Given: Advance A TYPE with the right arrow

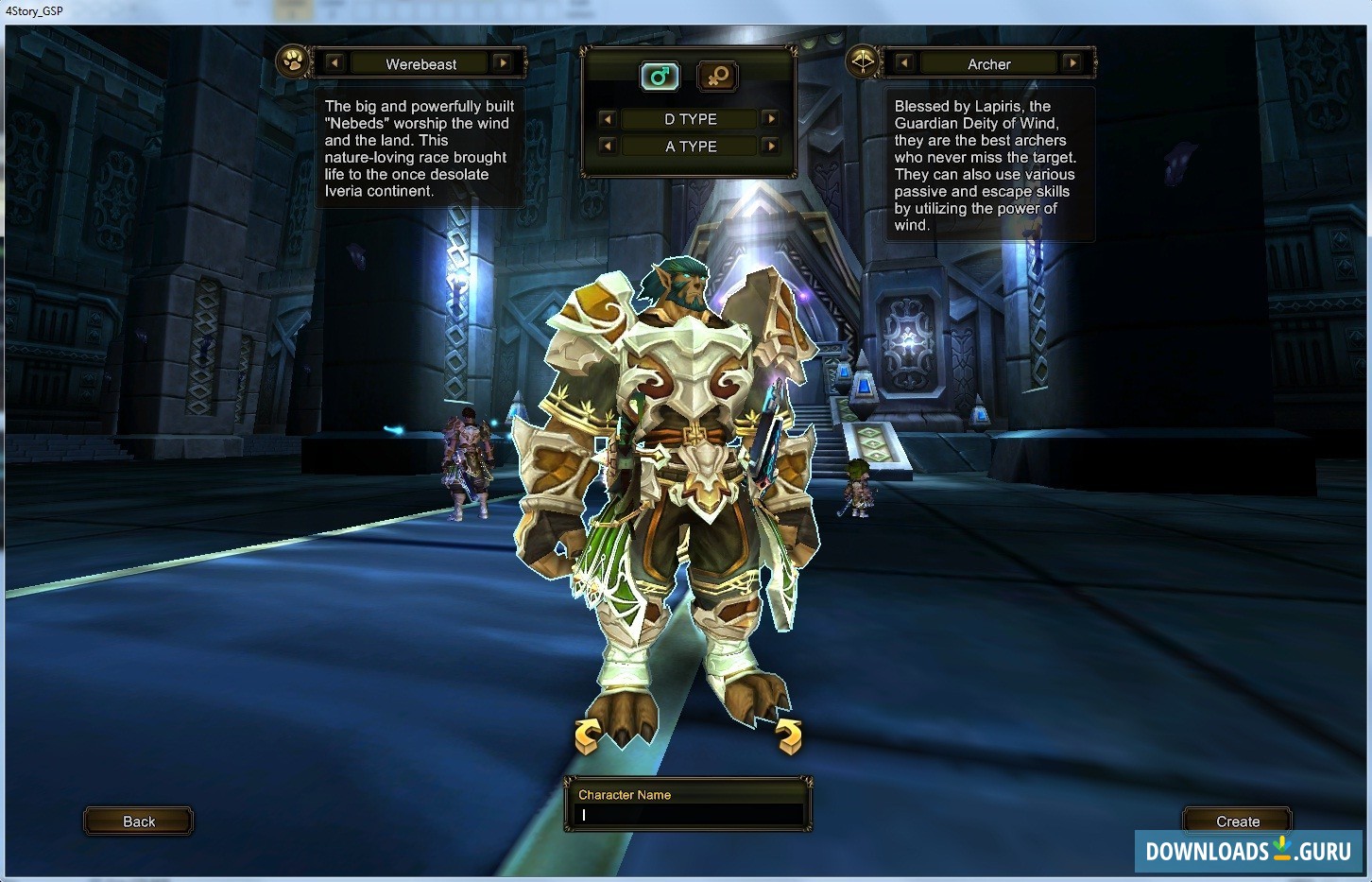Looking at the screenshot, I should [x=771, y=147].
